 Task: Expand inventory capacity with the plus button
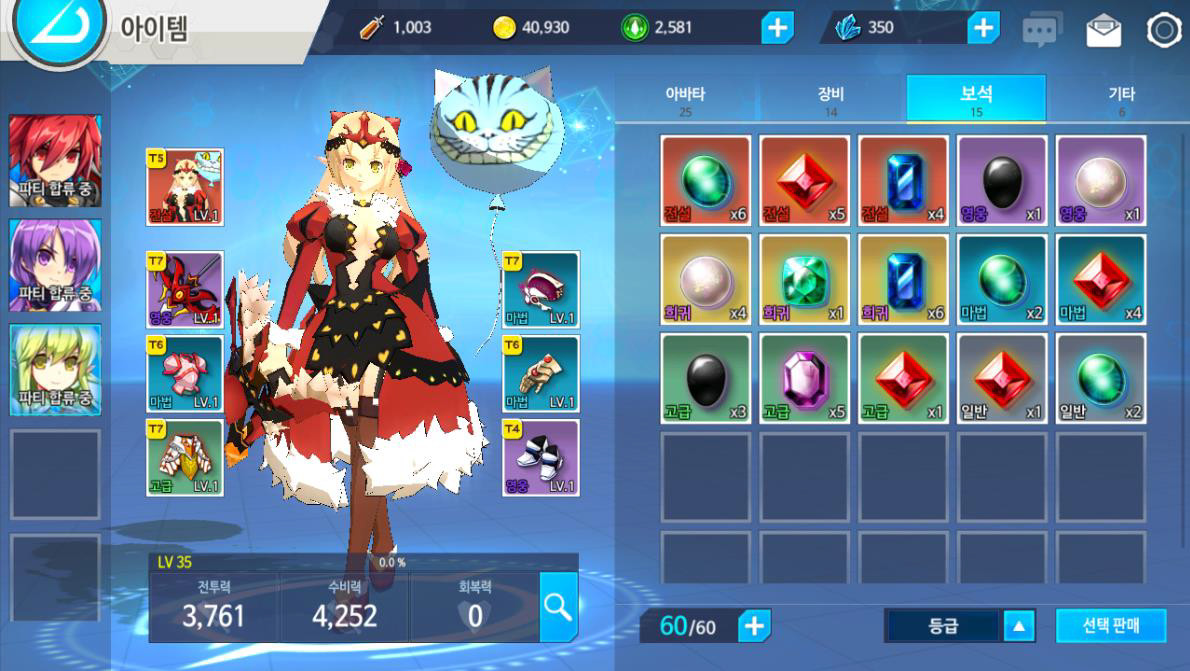(754, 626)
